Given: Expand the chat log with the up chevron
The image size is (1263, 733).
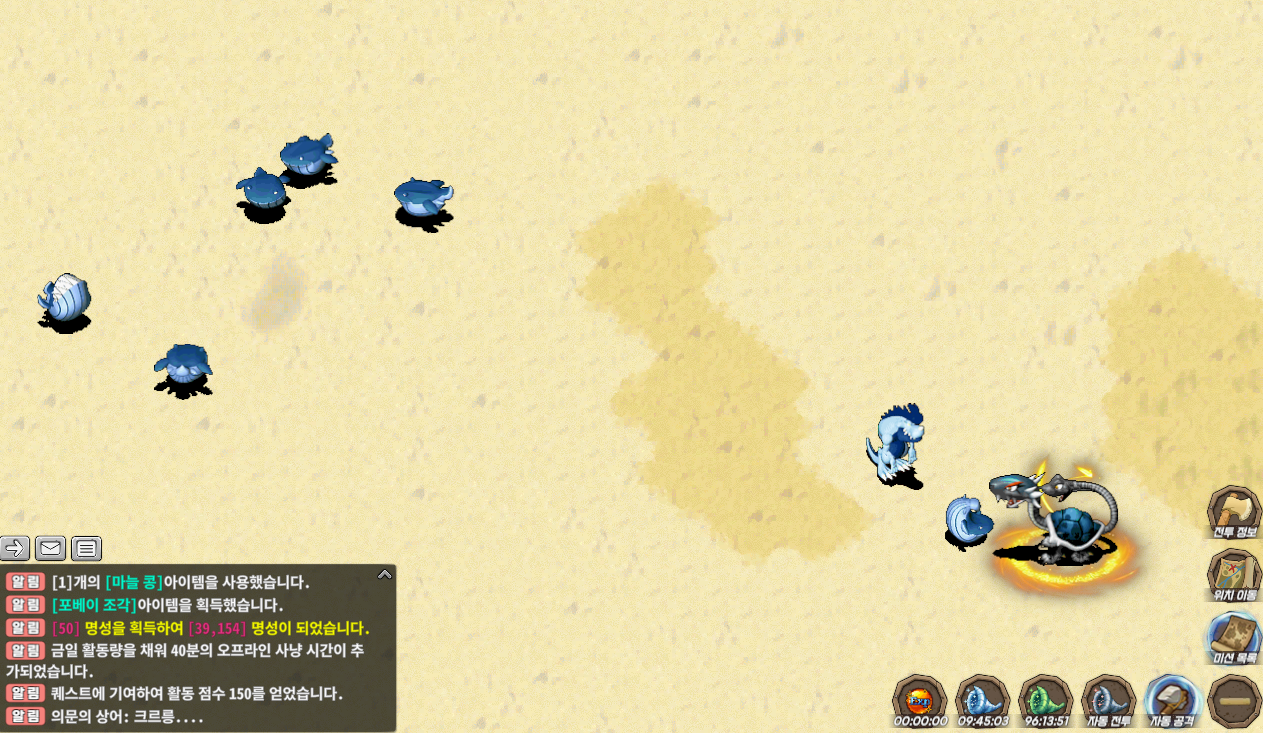Looking at the screenshot, I should (384, 574).
